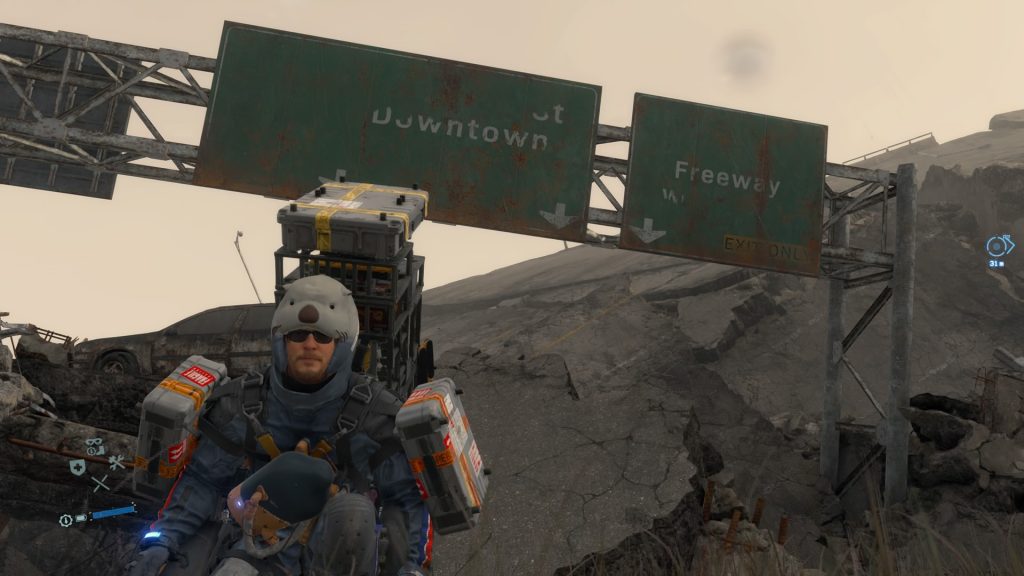
Task: Open the crossed wrench tools icon
Action: pyautogui.click(x=117, y=462)
